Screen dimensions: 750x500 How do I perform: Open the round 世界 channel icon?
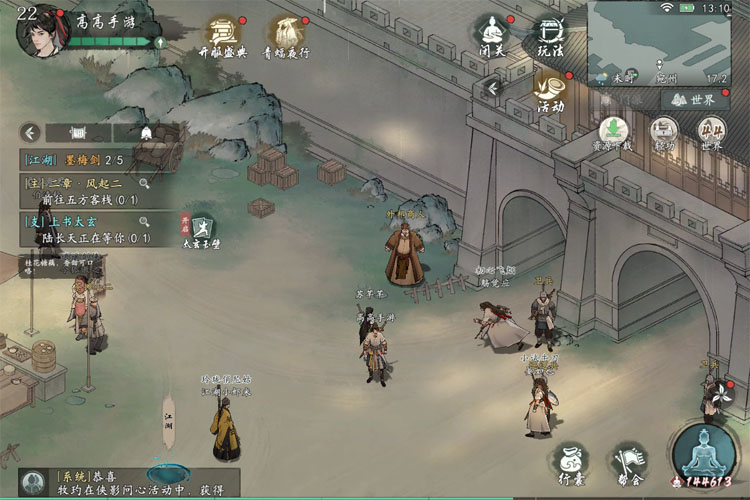click(x=711, y=133)
